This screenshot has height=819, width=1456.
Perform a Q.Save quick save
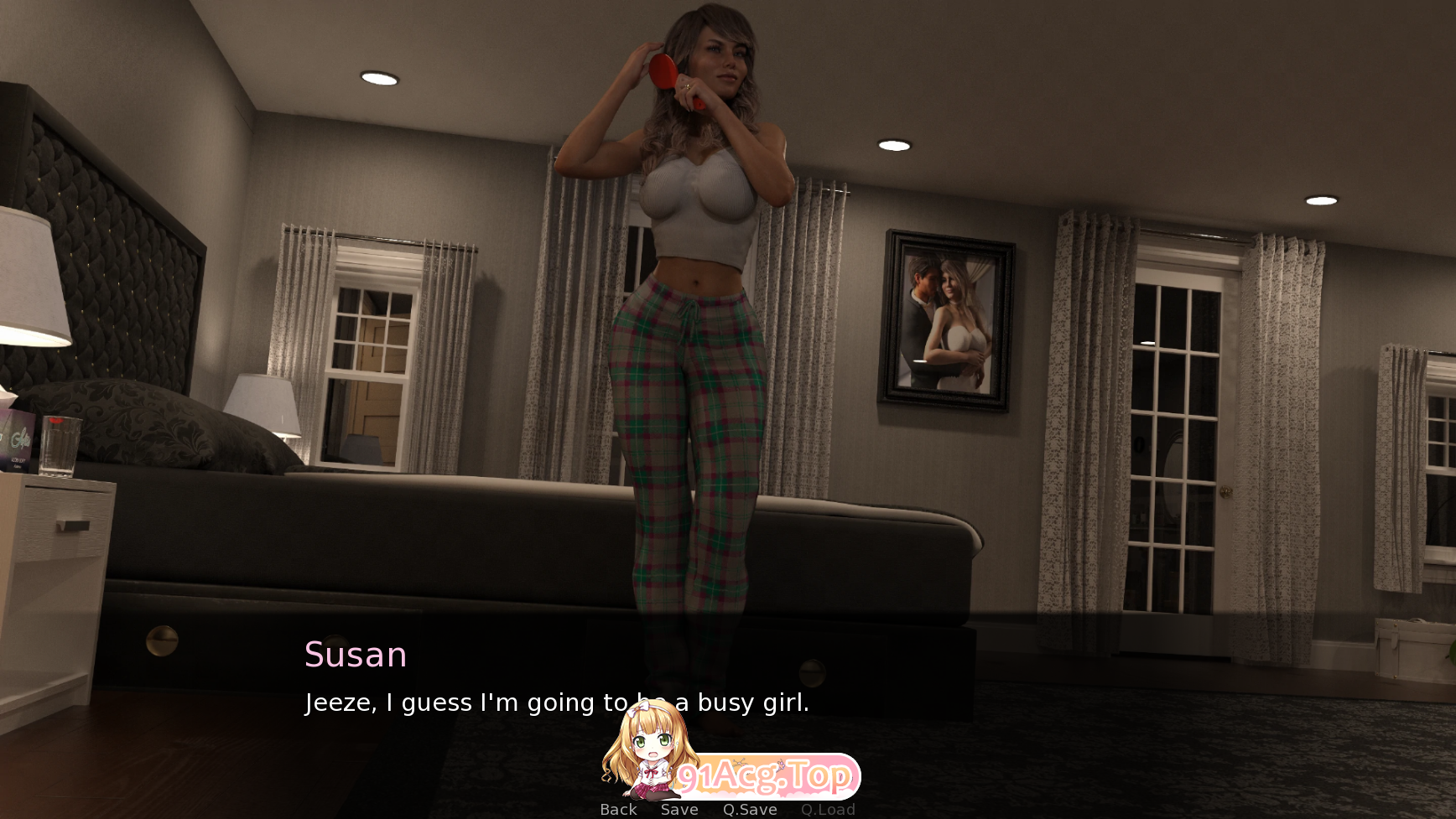(x=750, y=808)
